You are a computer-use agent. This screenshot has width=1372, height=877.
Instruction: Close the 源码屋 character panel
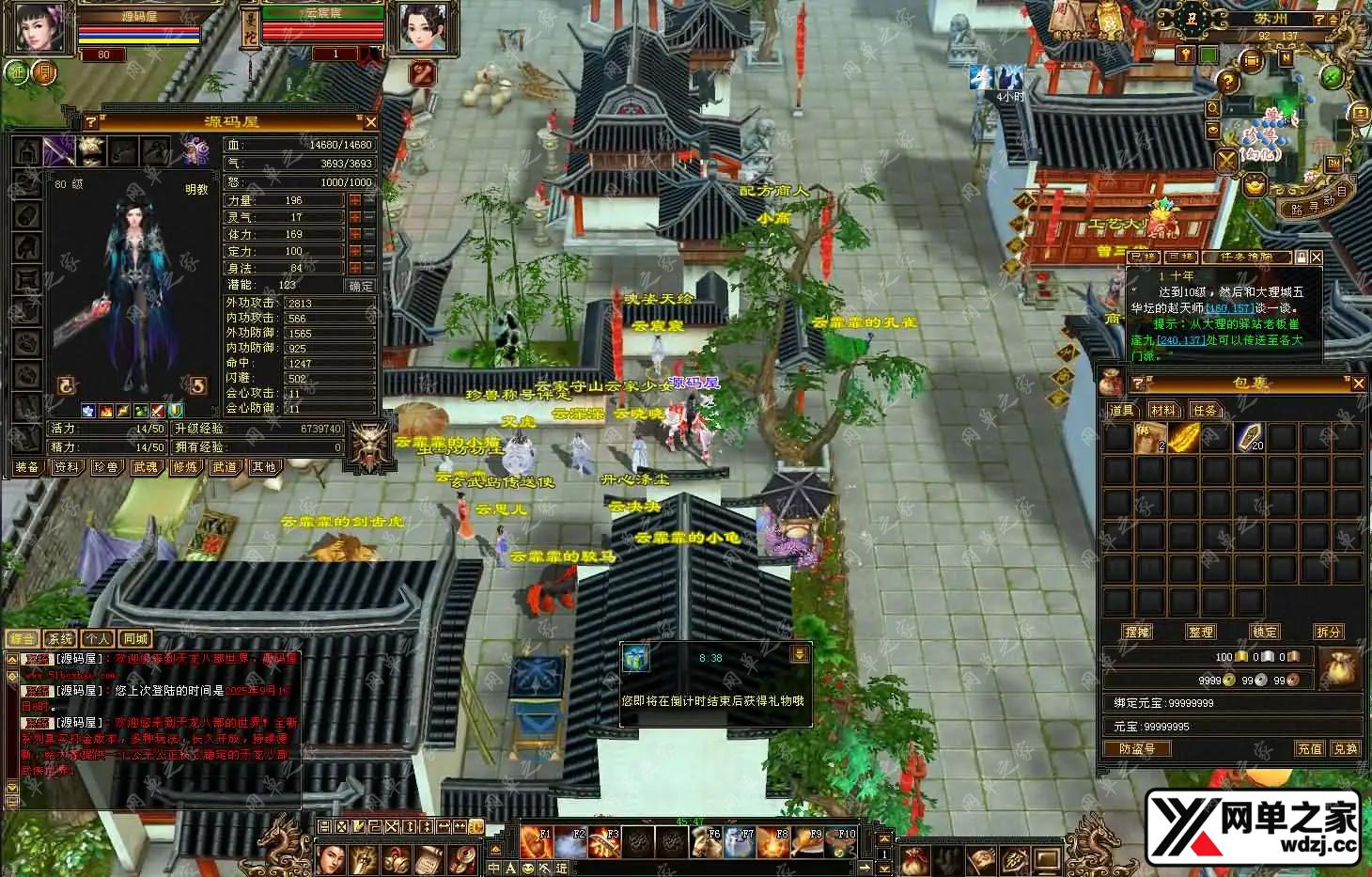(370, 122)
